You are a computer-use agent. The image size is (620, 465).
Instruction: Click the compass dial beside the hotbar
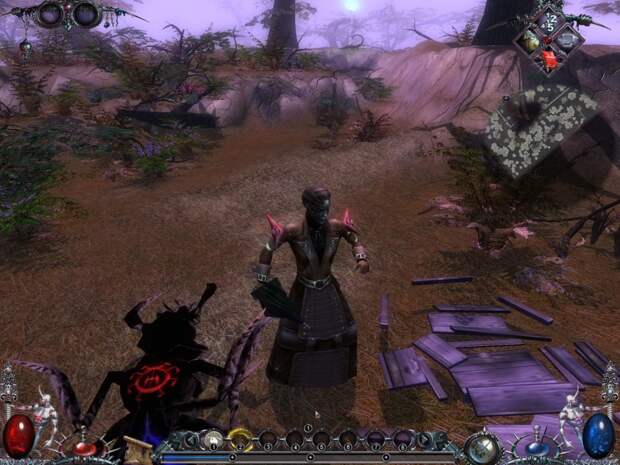click(483, 445)
